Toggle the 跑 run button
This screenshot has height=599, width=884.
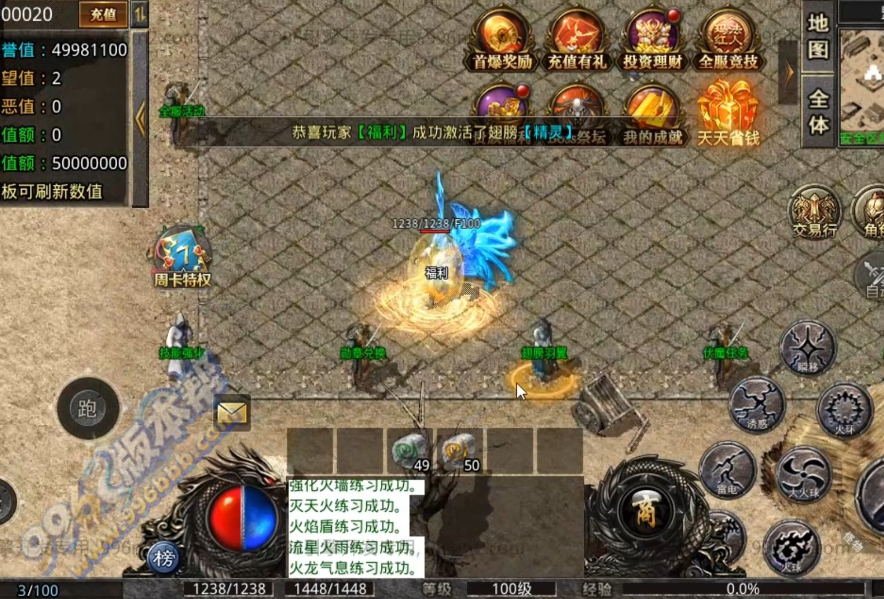87,409
